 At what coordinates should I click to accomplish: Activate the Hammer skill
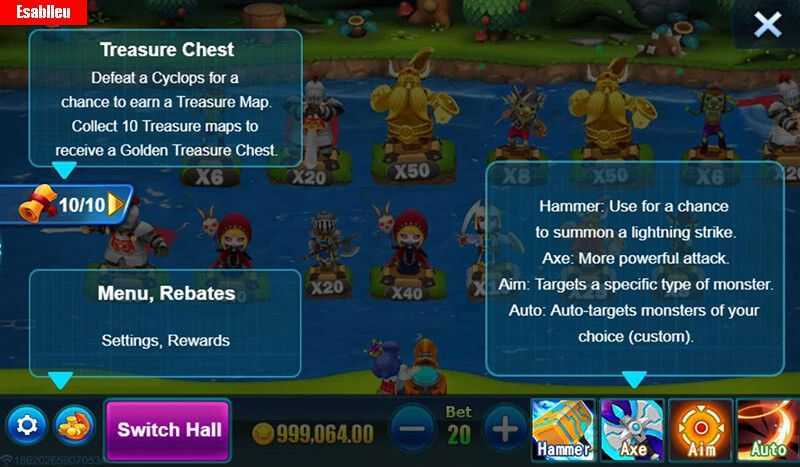(x=562, y=430)
